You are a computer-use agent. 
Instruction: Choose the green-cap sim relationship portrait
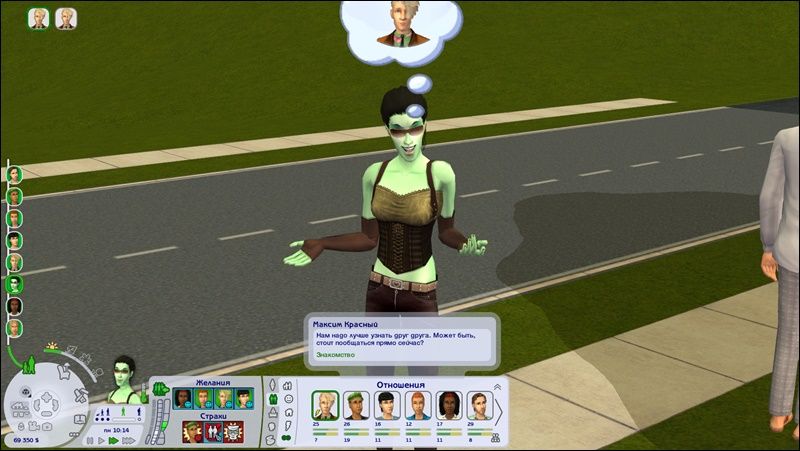click(356, 405)
